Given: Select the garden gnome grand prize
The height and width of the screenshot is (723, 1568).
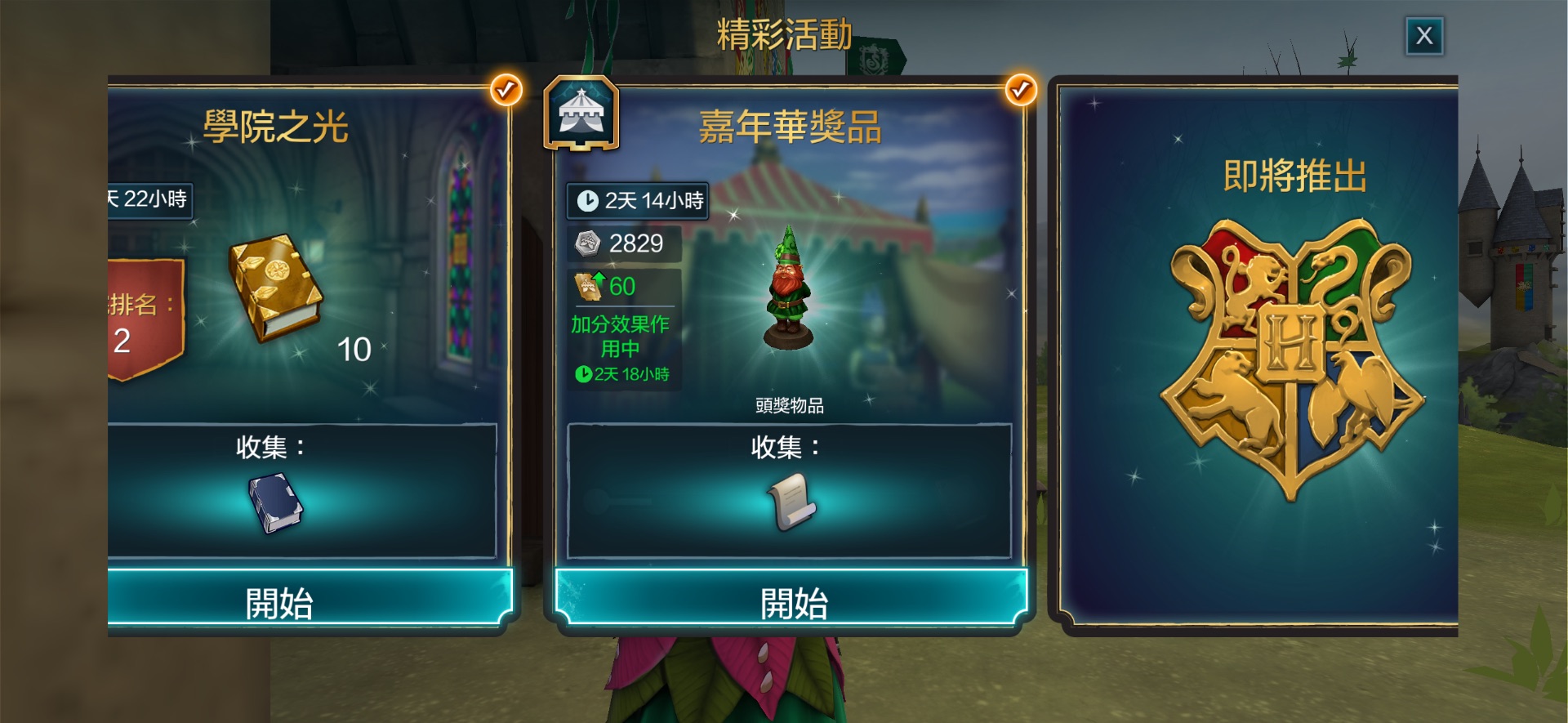Looking at the screenshot, I should [x=789, y=291].
